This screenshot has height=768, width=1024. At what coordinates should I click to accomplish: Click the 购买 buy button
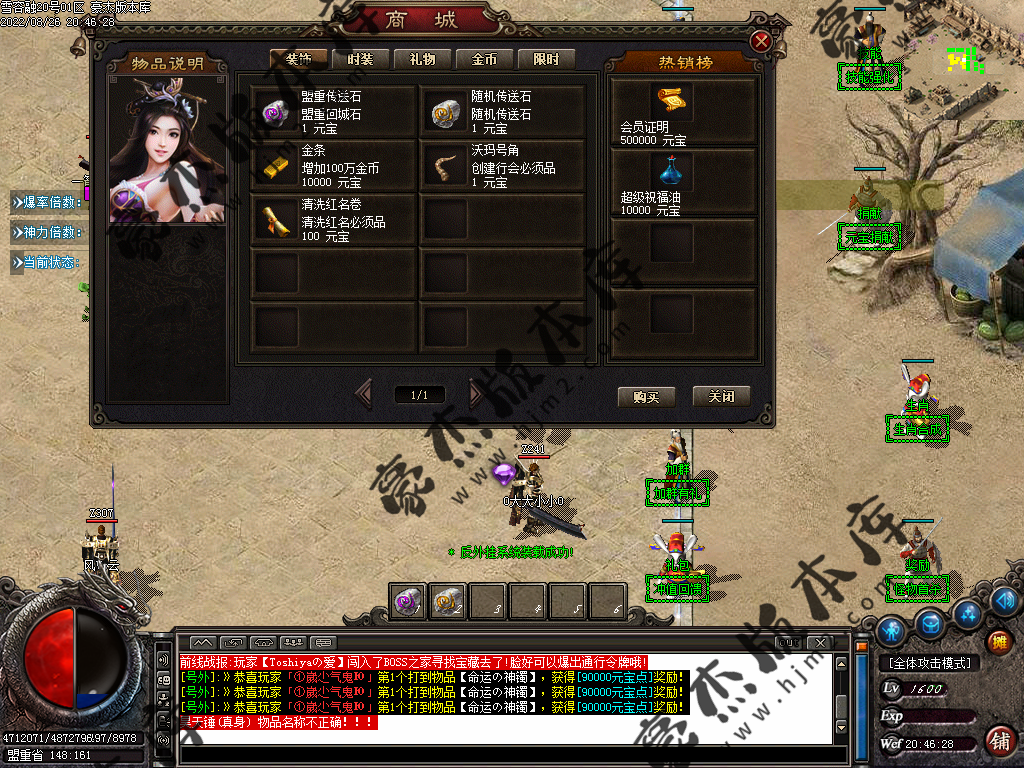646,396
